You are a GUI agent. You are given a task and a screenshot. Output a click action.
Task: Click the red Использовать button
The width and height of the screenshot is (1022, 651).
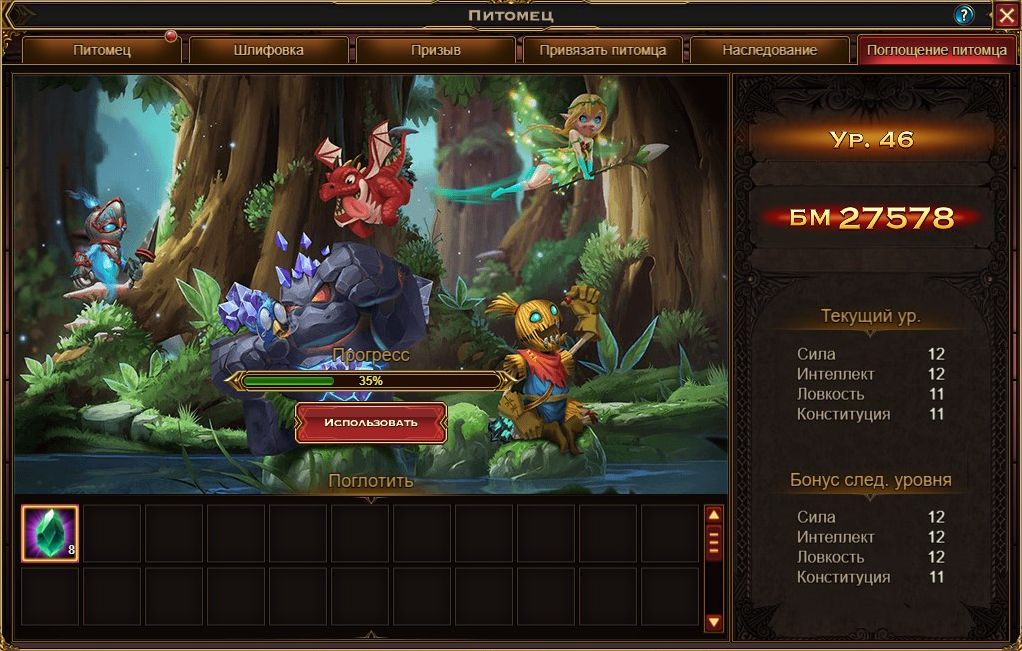click(370, 423)
